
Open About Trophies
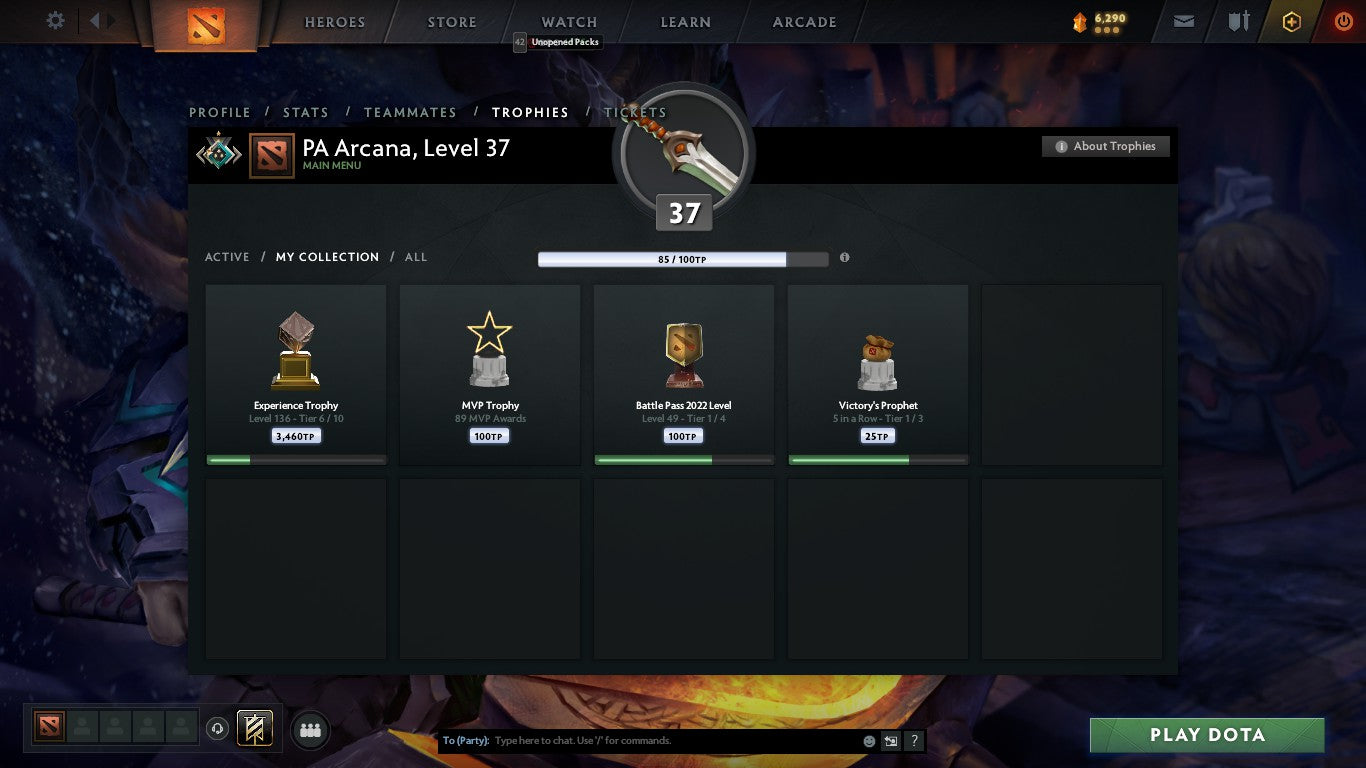click(1106, 145)
